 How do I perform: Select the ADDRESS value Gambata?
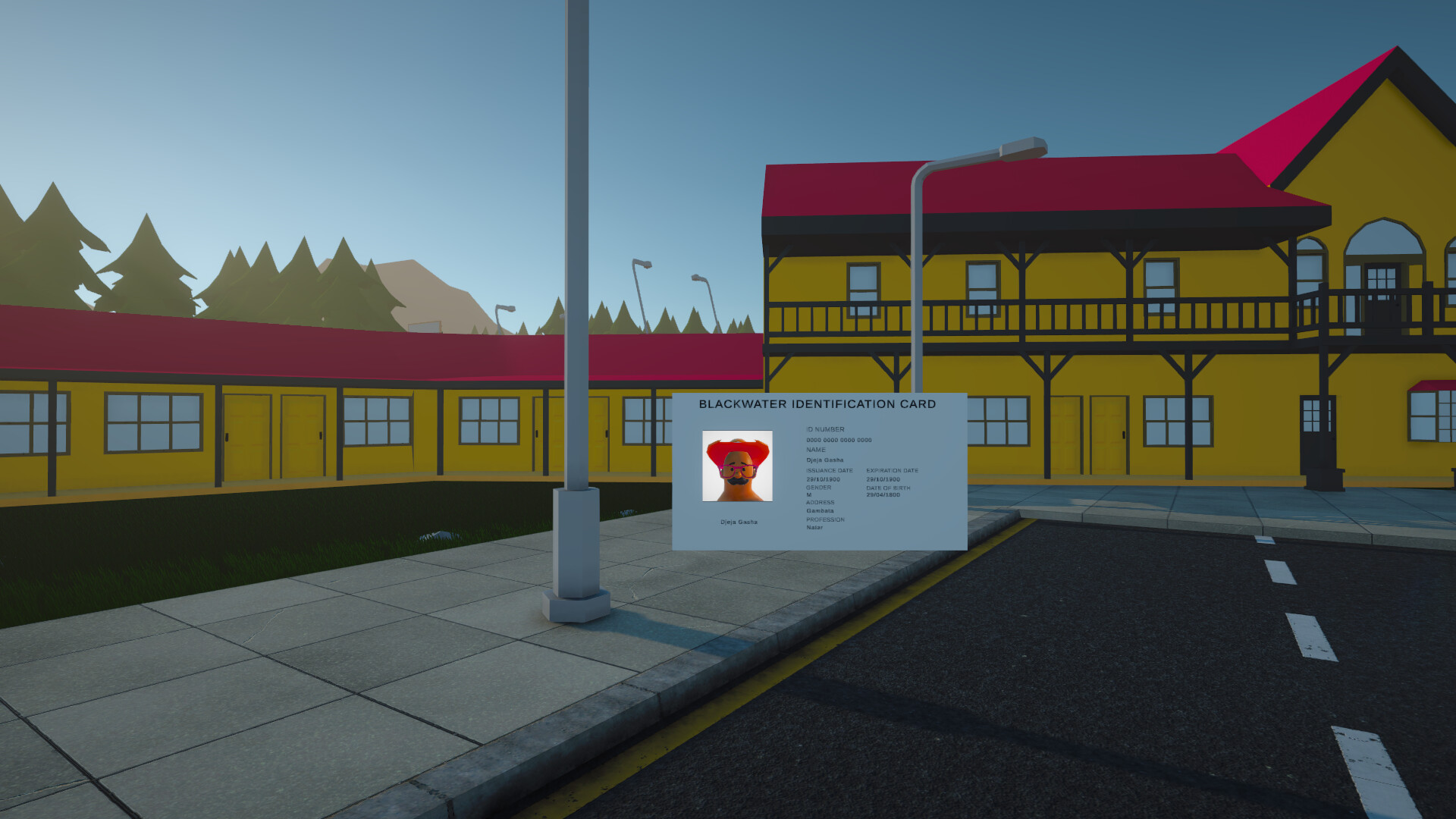coord(820,511)
